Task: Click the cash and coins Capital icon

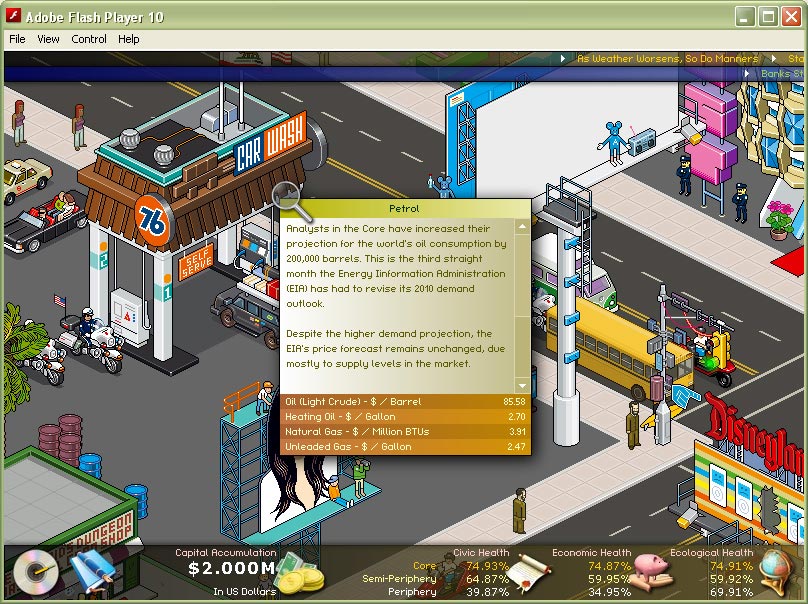Action: tap(299, 574)
